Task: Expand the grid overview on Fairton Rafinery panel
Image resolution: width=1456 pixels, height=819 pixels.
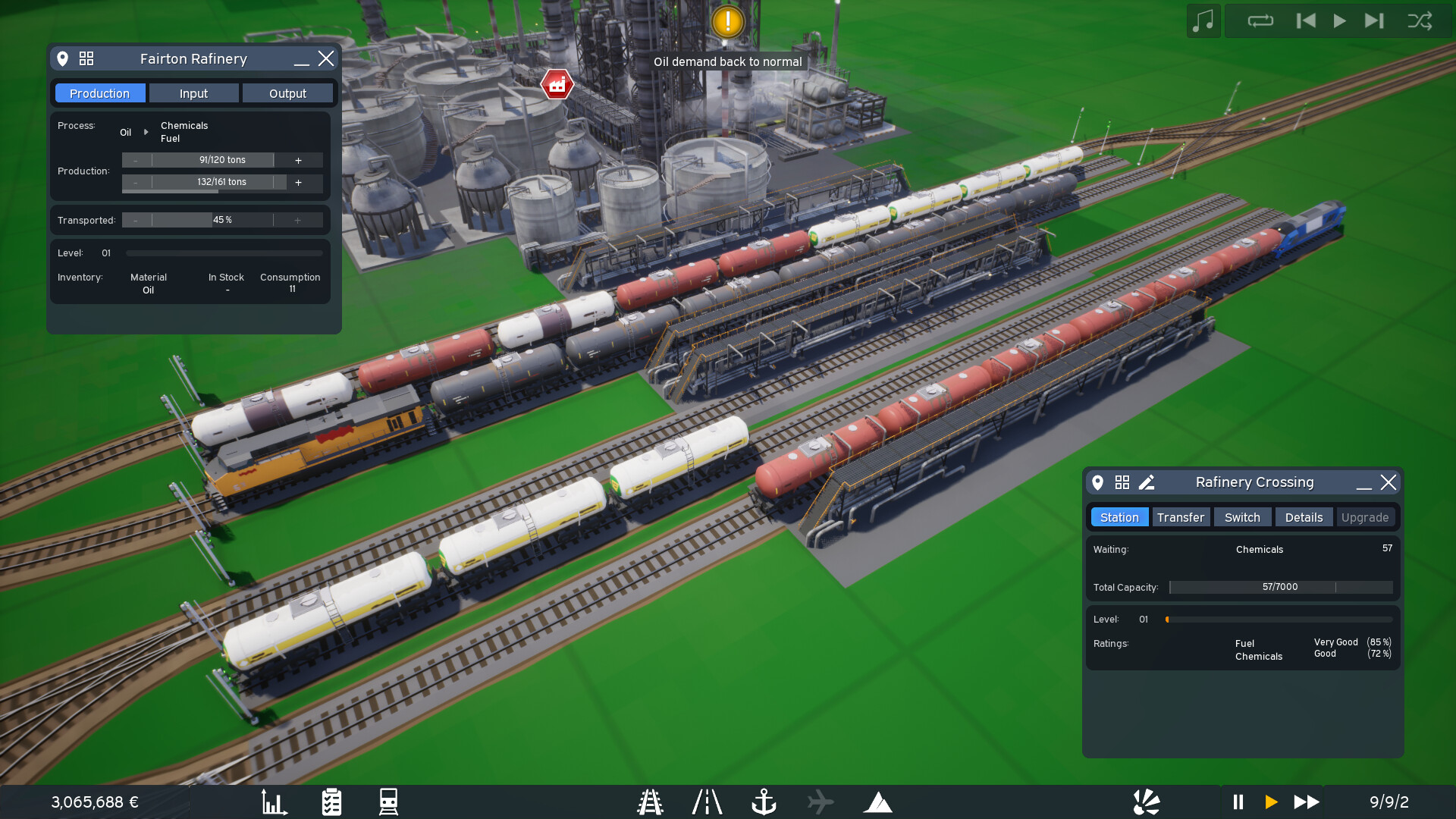Action: pos(86,58)
